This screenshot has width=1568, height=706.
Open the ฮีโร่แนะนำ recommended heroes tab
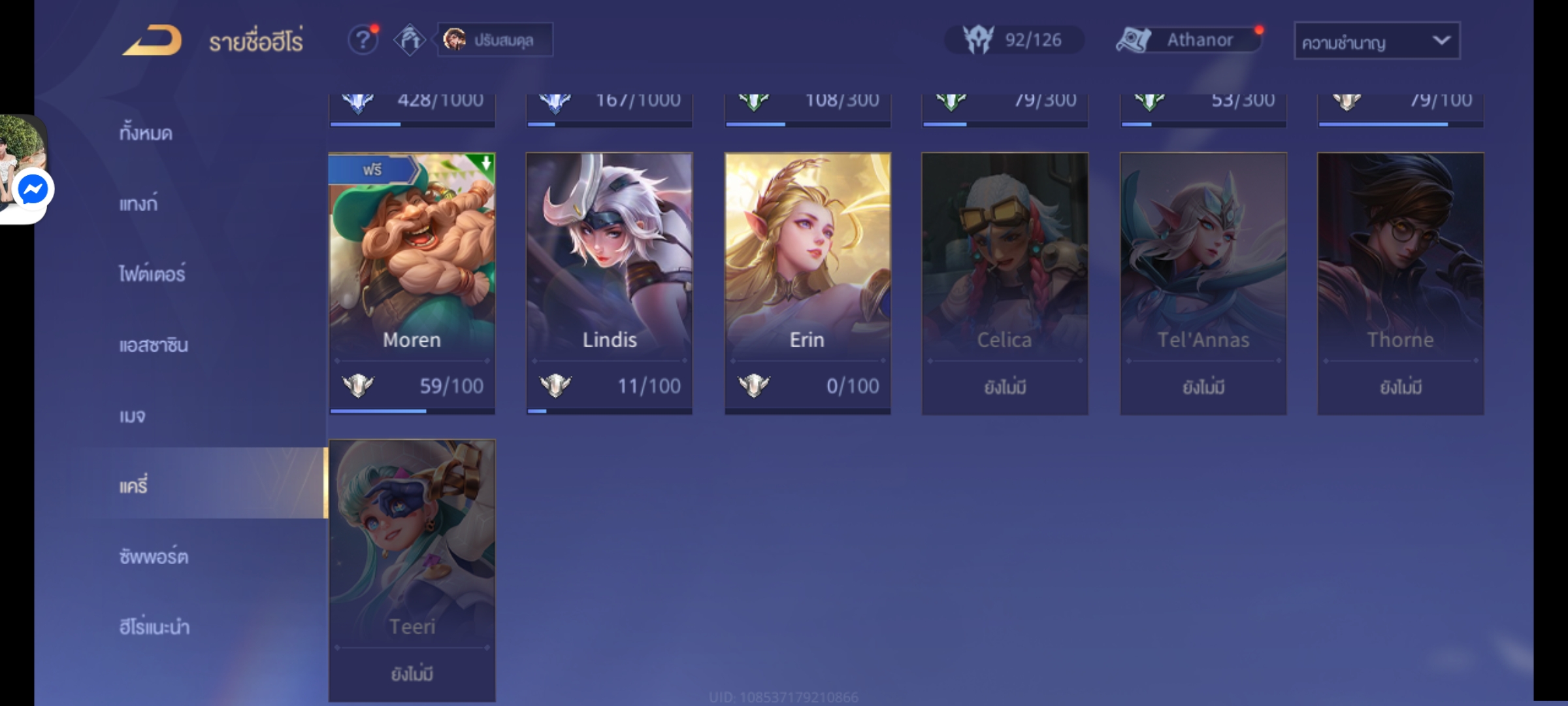154,627
